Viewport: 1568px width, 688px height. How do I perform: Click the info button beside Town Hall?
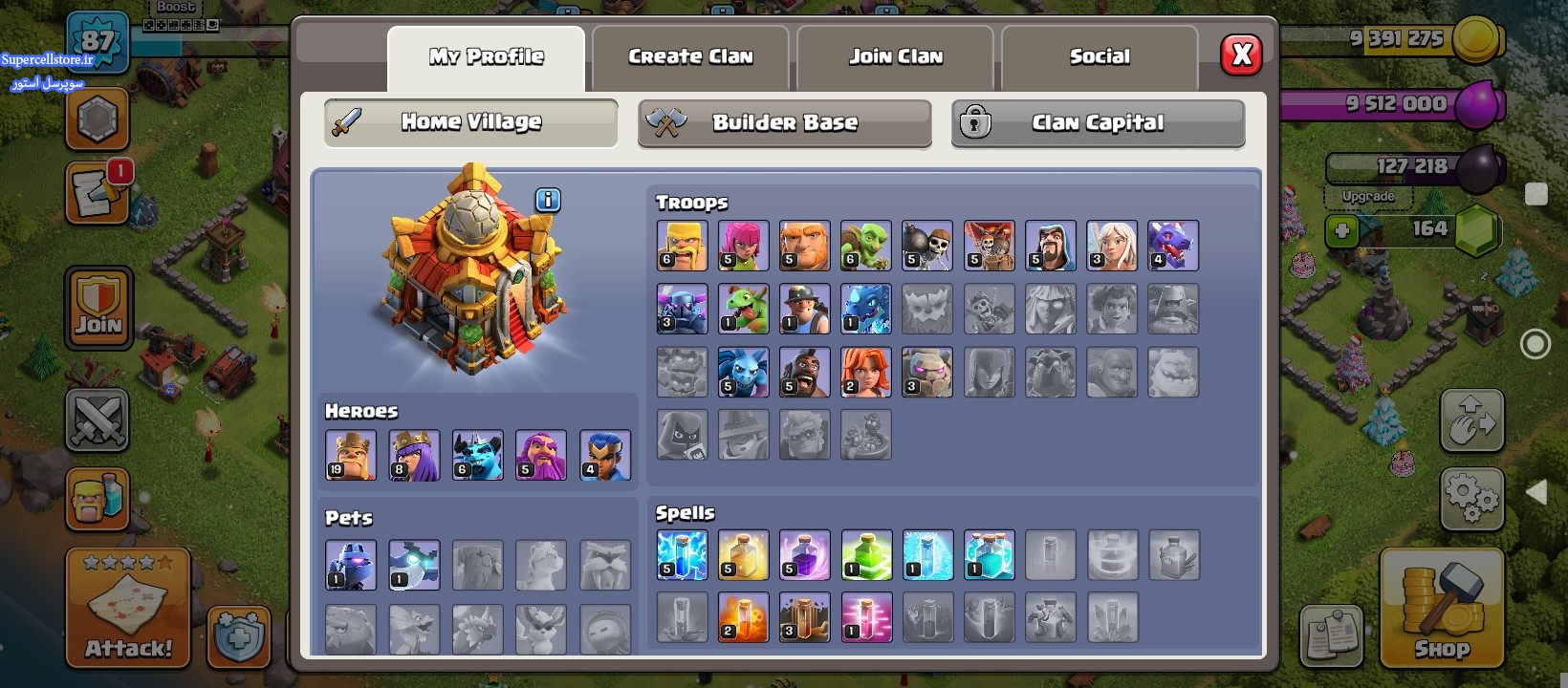pos(548,200)
